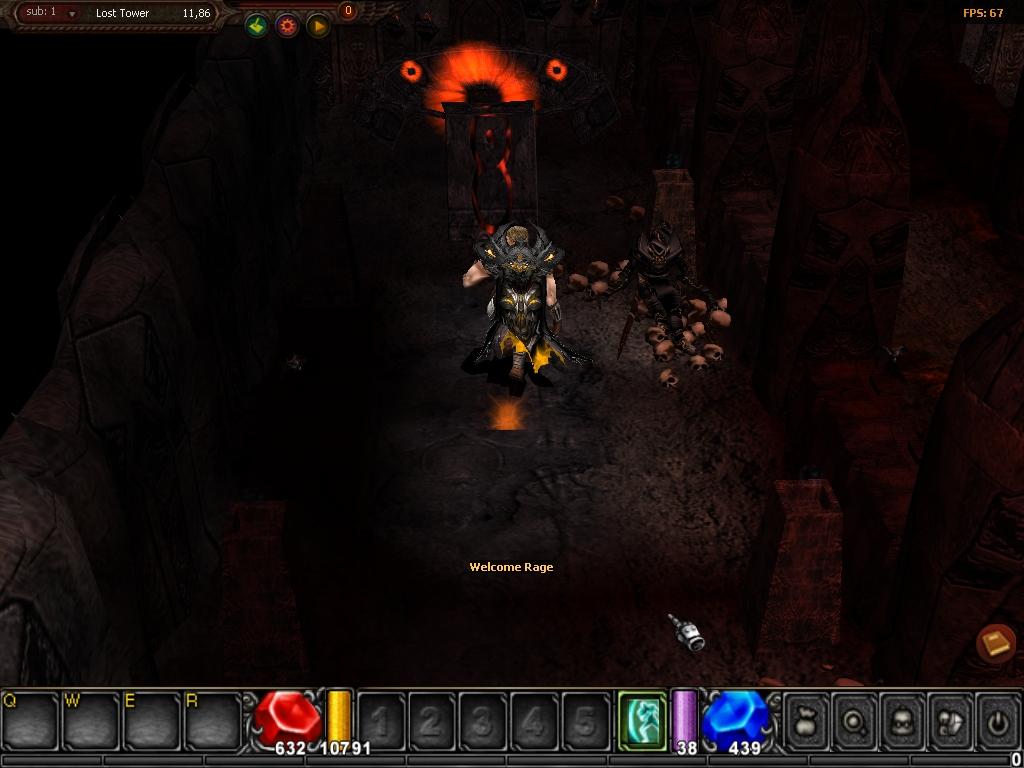Select skill slot number 5
The image size is (1024, 768).
585,720
